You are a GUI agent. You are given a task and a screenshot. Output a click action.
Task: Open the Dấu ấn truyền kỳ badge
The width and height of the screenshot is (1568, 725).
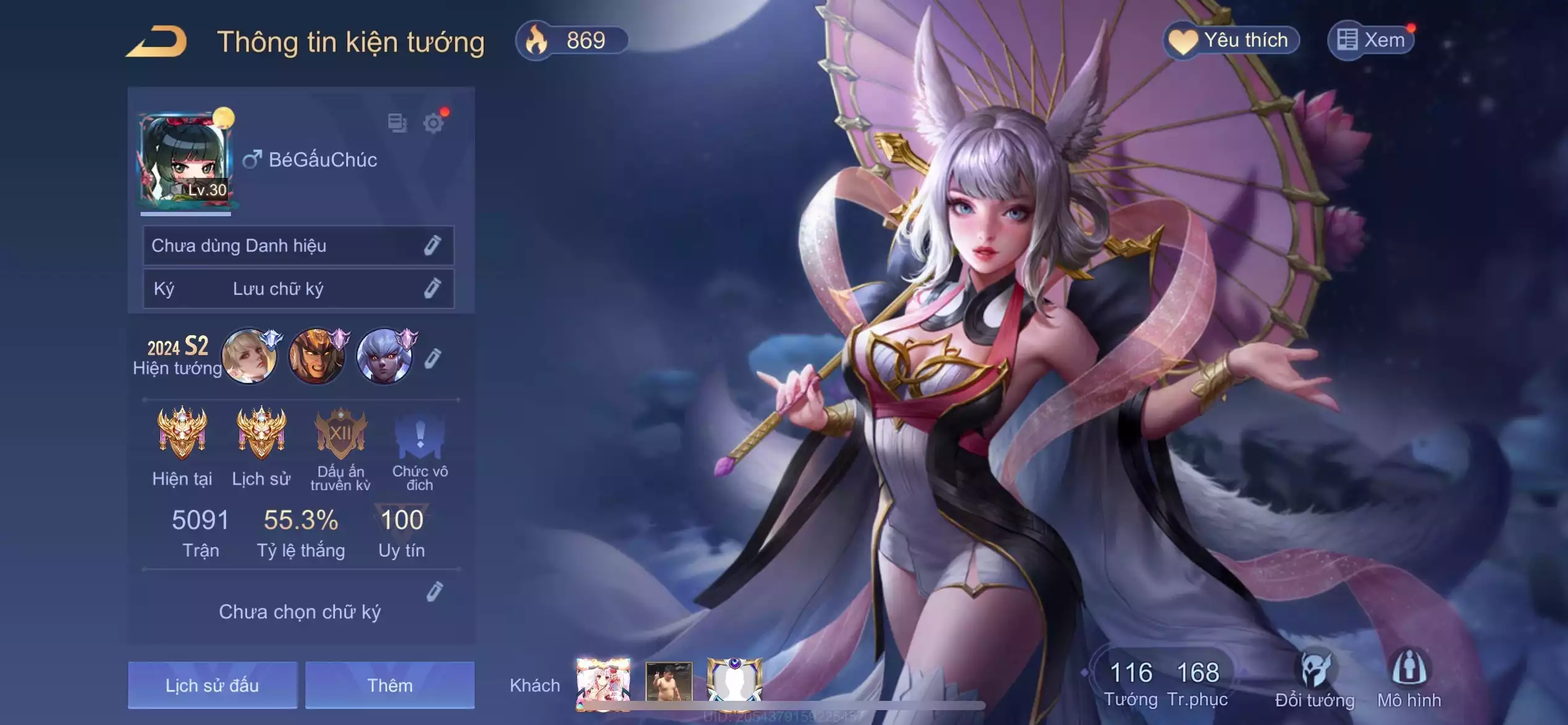(341, 434)
